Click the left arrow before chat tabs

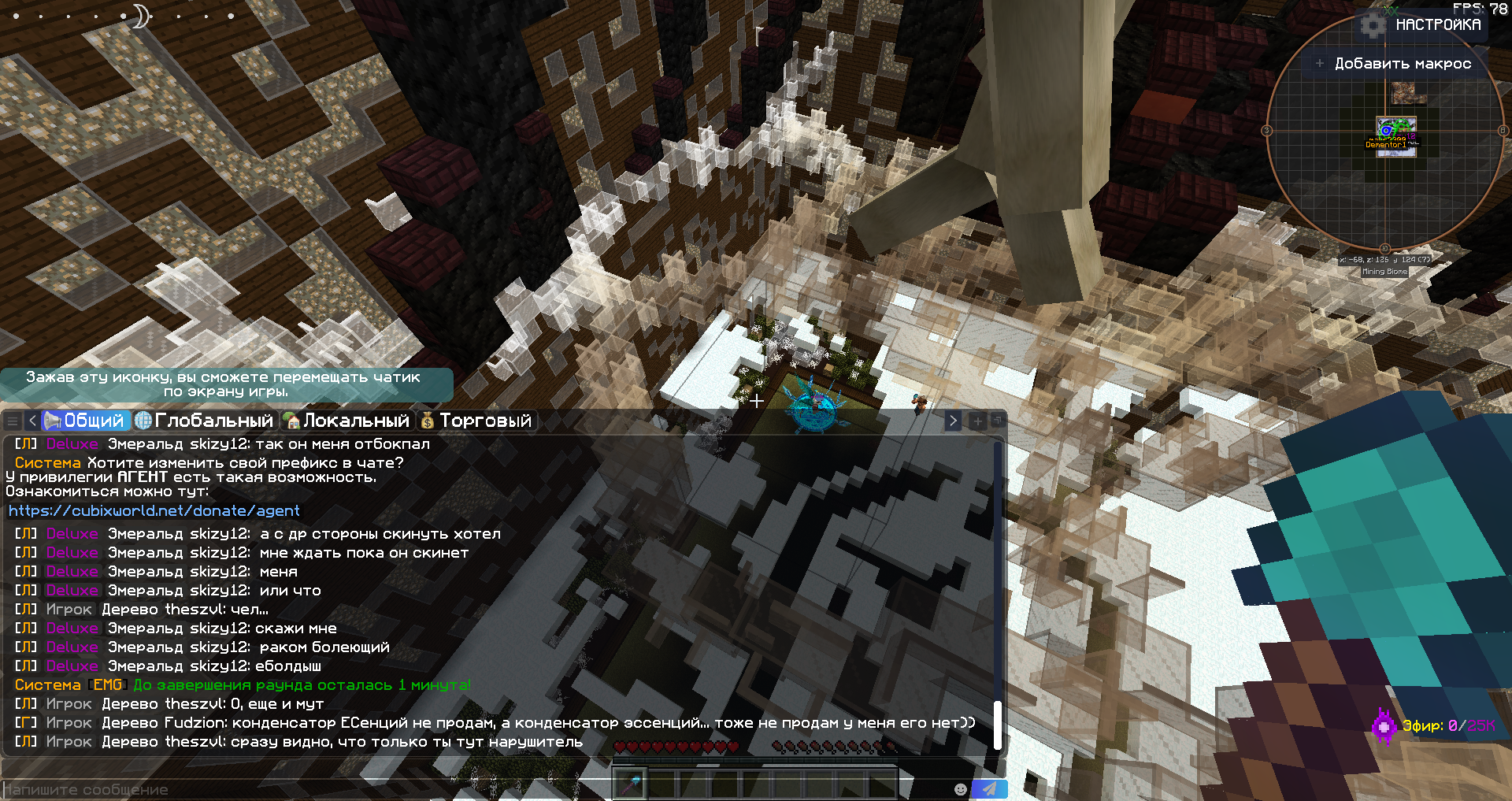click(x=32, y=421)
